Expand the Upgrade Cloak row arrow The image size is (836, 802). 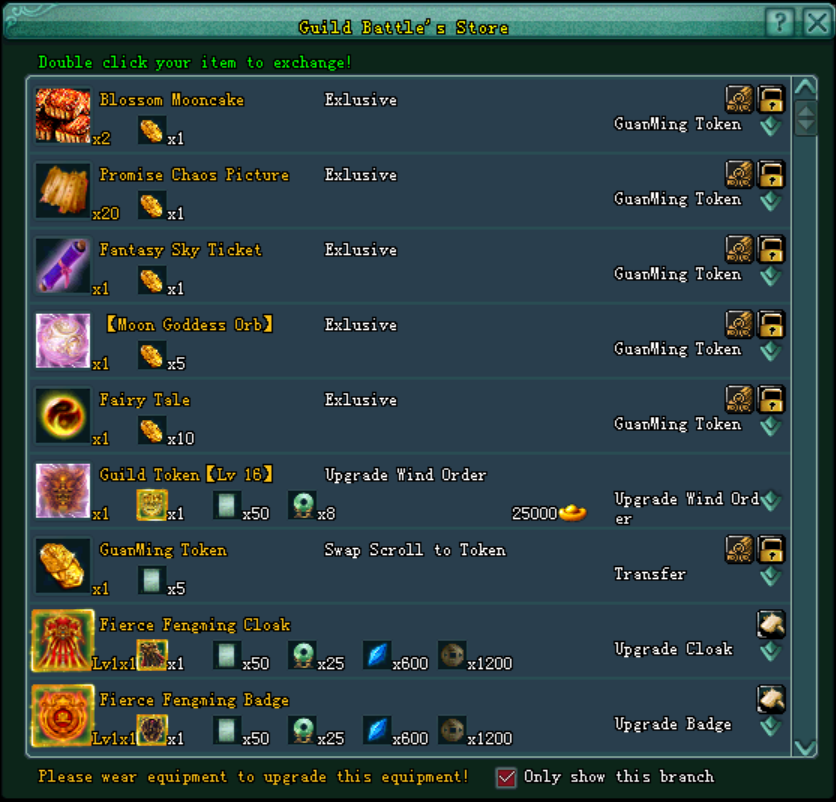coord(770,652)
